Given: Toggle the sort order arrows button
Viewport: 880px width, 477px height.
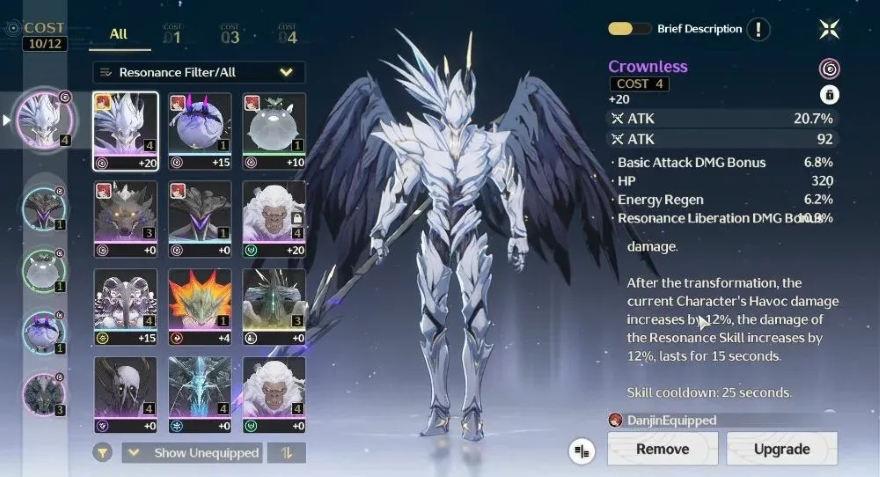Looking at the screenshot, I should (x=288, y=453).
